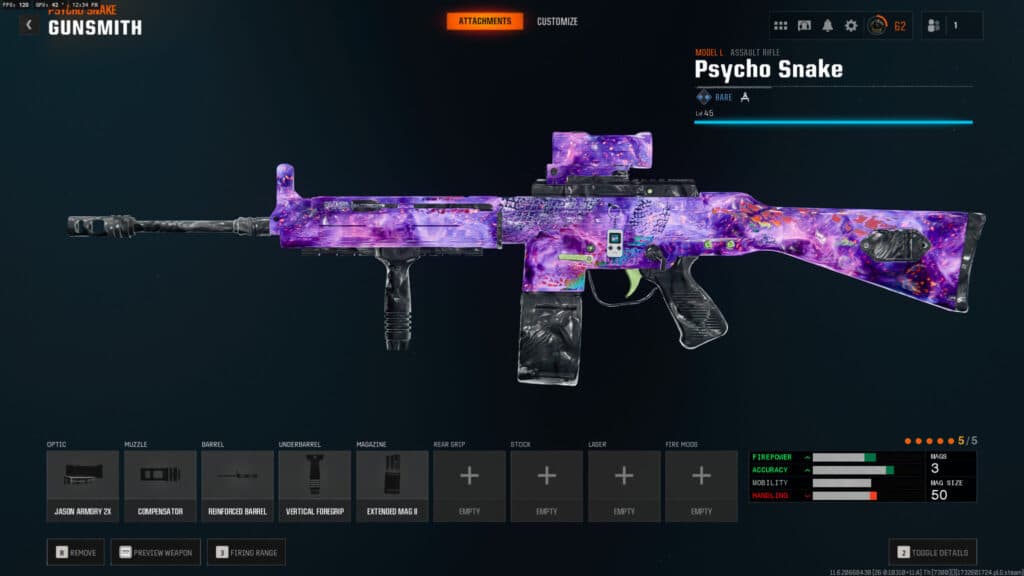1024x576 pixels.
Task: Open the grid menu icon
Action: [x=781, y=26]
